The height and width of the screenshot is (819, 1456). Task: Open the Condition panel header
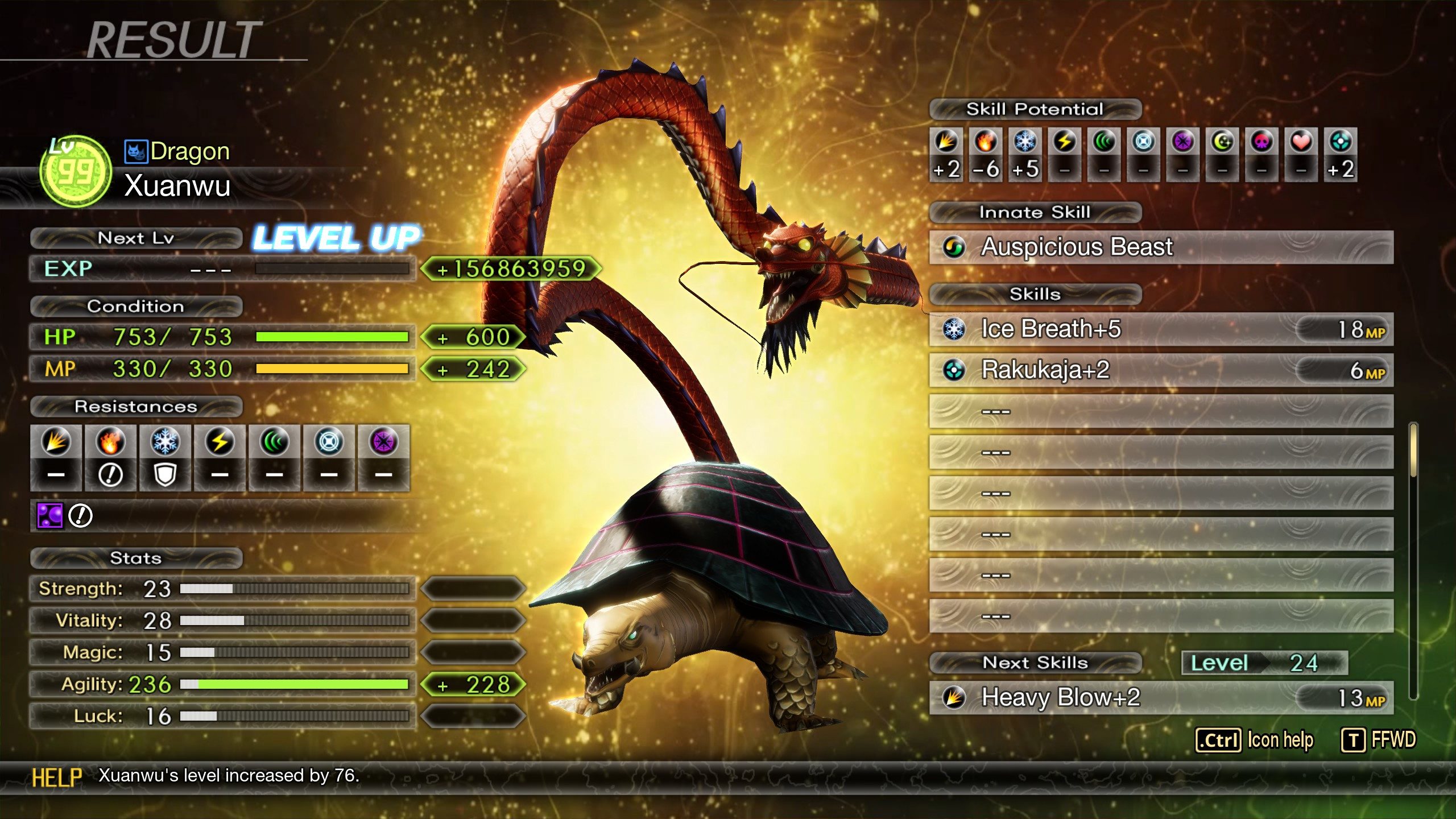coord(136,307)
